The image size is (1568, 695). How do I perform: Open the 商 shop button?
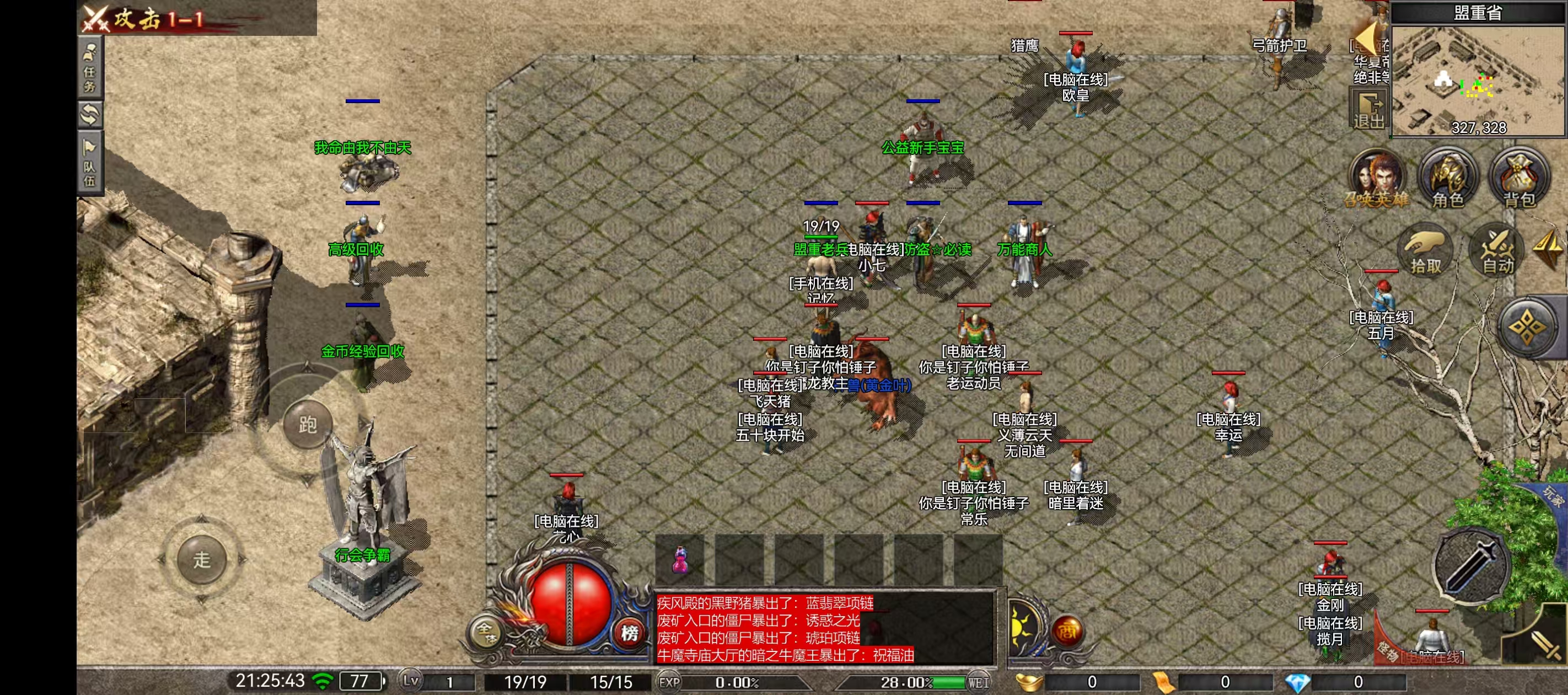[1066, 632]
